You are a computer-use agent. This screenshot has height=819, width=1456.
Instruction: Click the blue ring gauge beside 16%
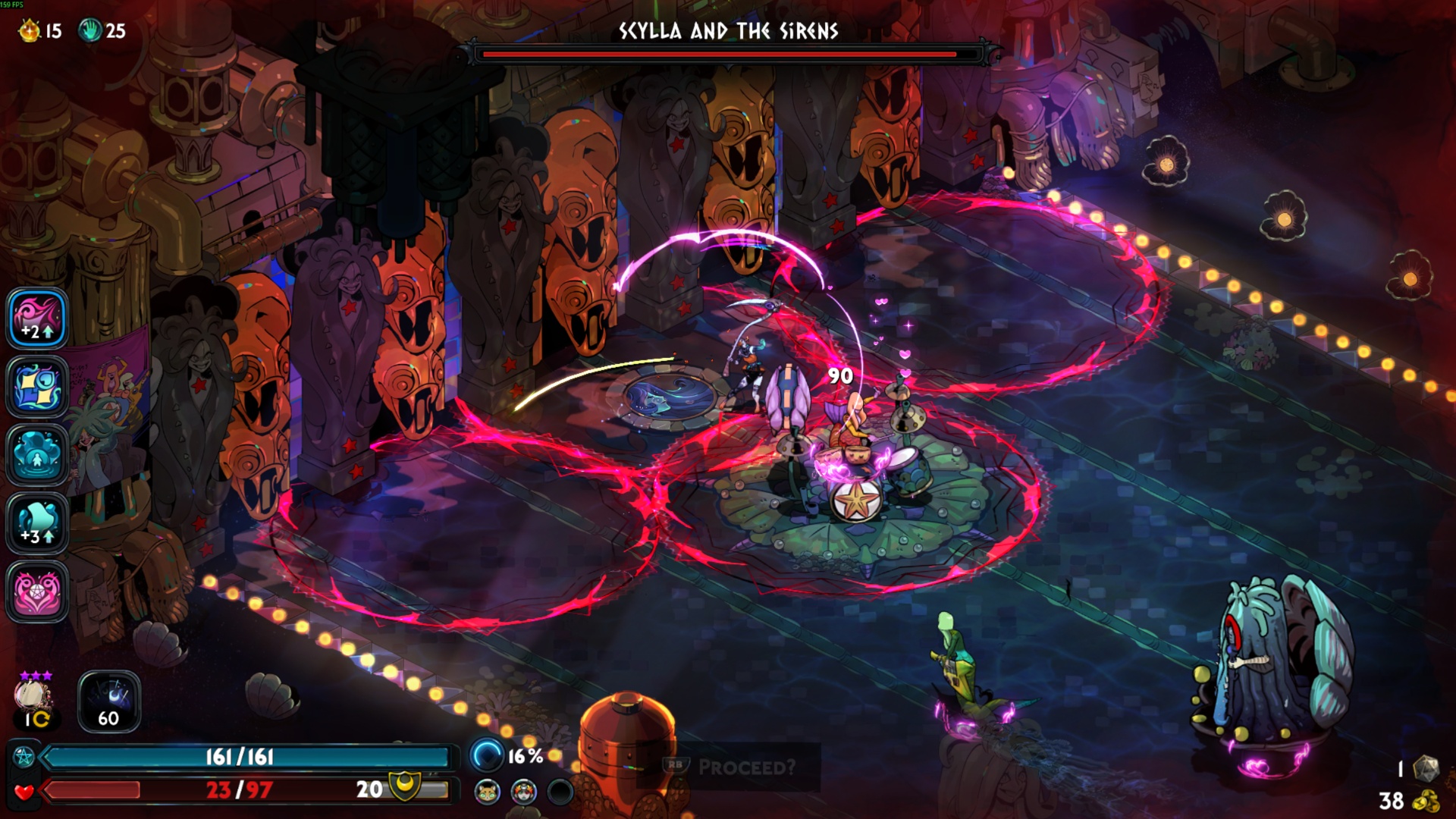click(x=487, y=755)
